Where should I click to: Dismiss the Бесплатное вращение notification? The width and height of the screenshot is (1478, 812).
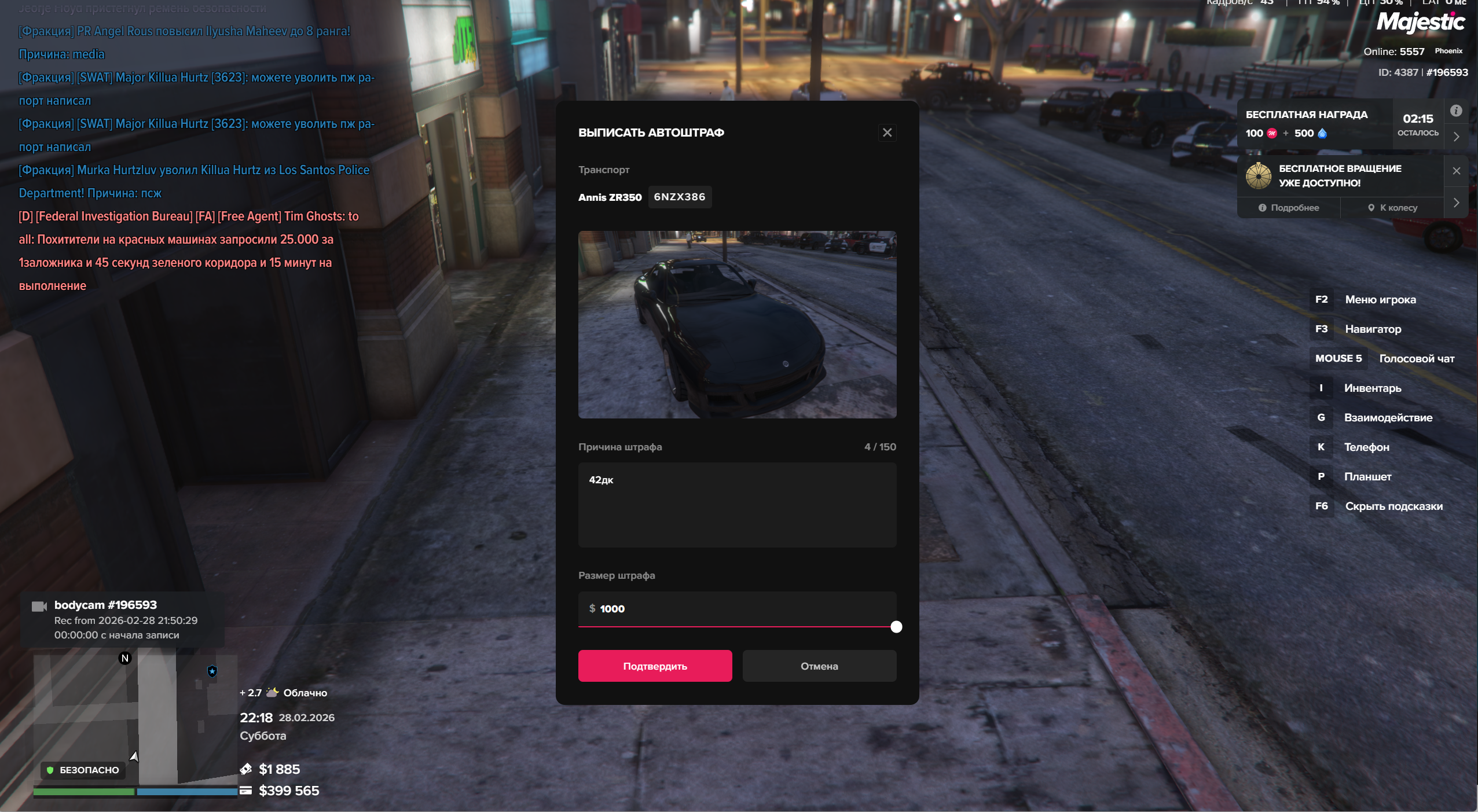point(1457,171)
